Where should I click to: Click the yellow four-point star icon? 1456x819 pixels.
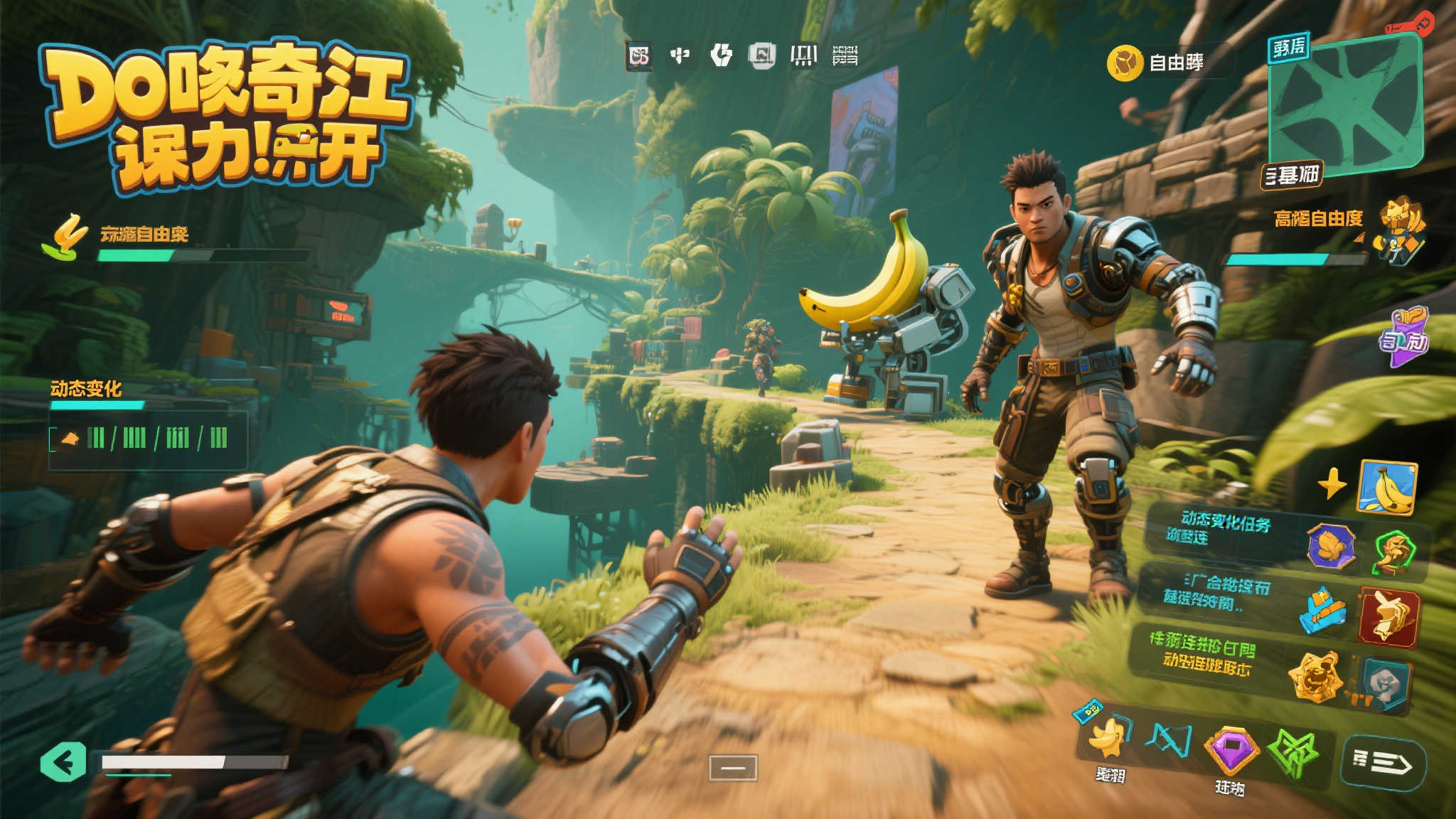tap(1332, 485)
